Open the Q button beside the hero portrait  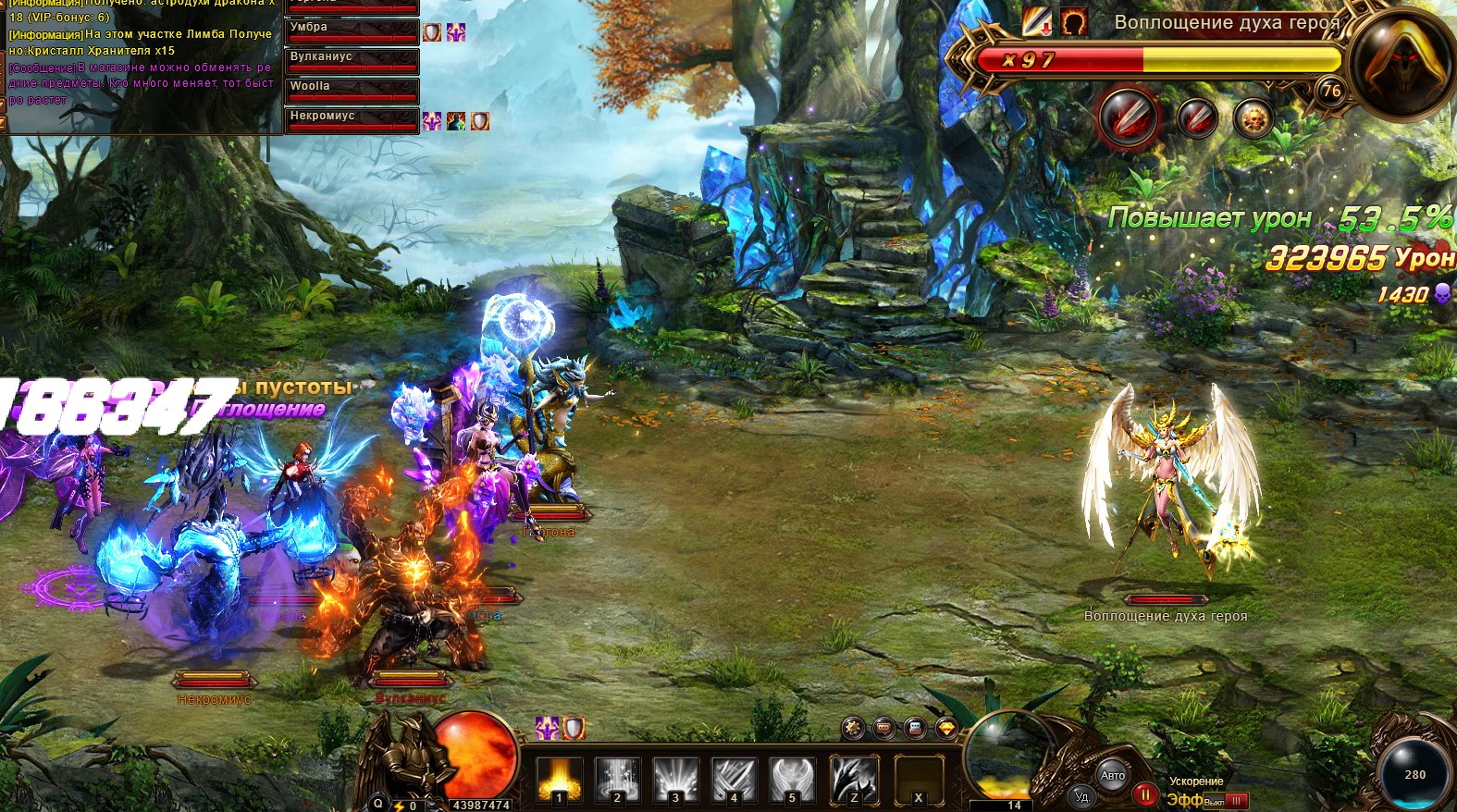coord(377,804)
